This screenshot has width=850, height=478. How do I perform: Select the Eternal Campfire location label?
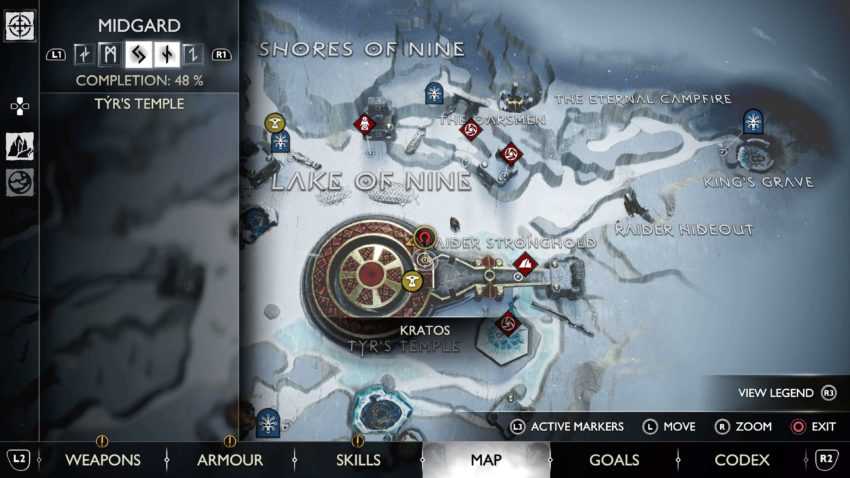[x=643, y=99]
